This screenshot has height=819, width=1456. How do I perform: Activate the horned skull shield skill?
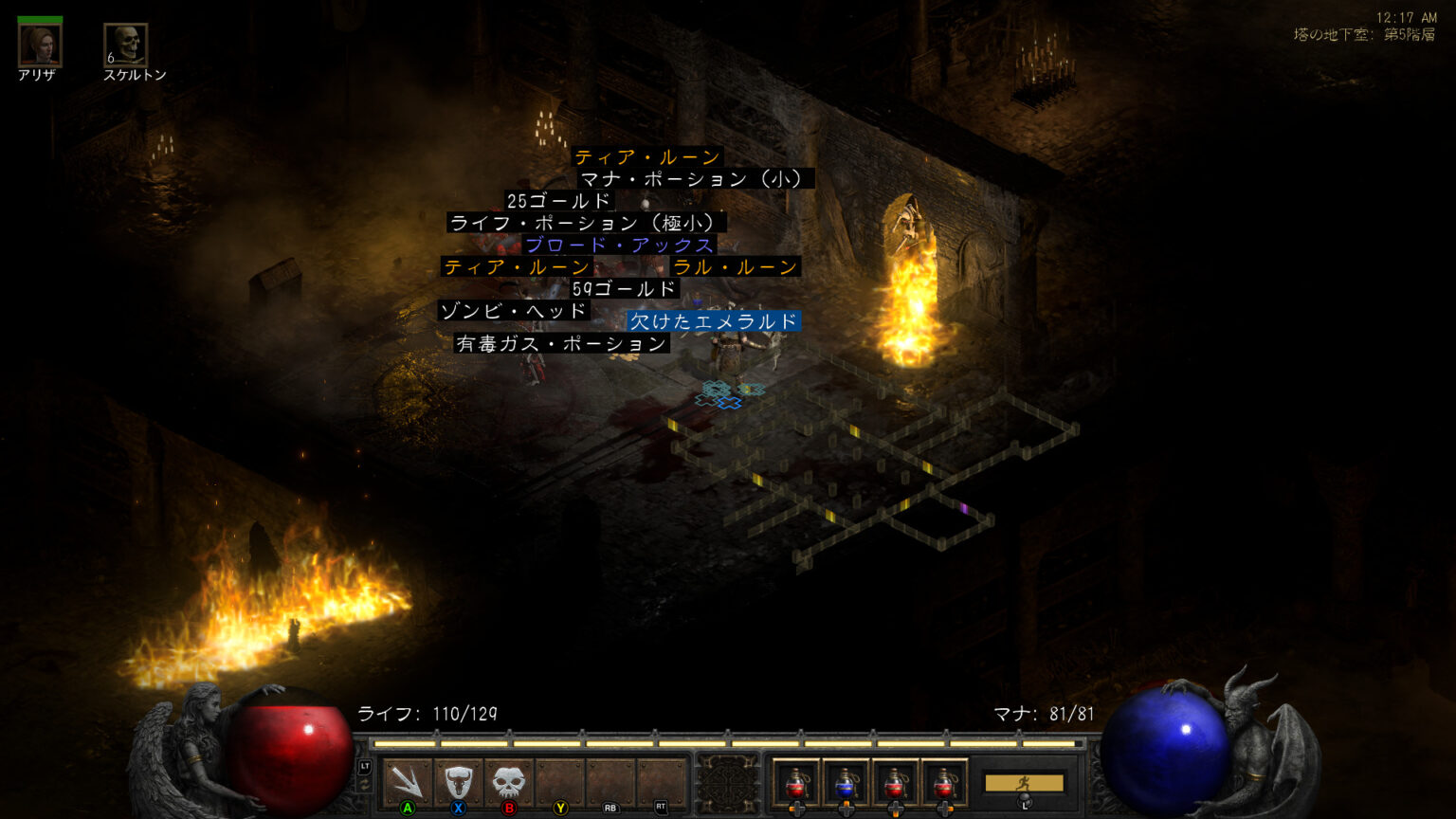click(x=459, y=782)
